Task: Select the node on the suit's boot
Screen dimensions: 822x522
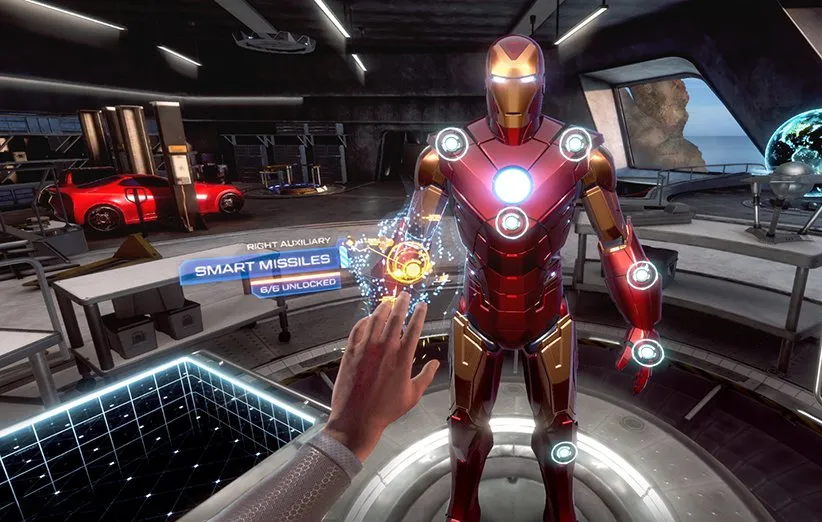Action: [565, 452]
